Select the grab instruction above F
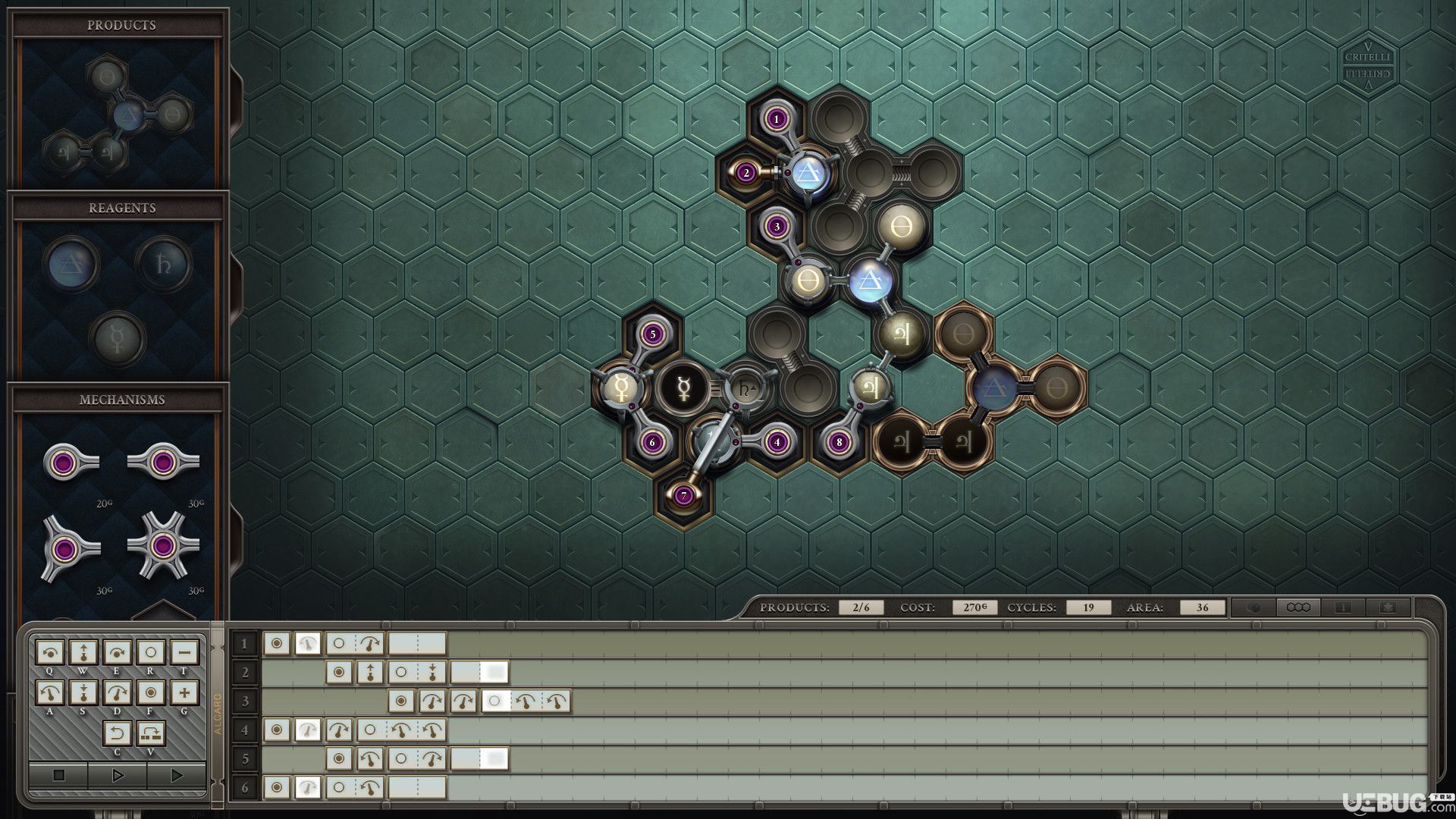 tap(150, 692)
